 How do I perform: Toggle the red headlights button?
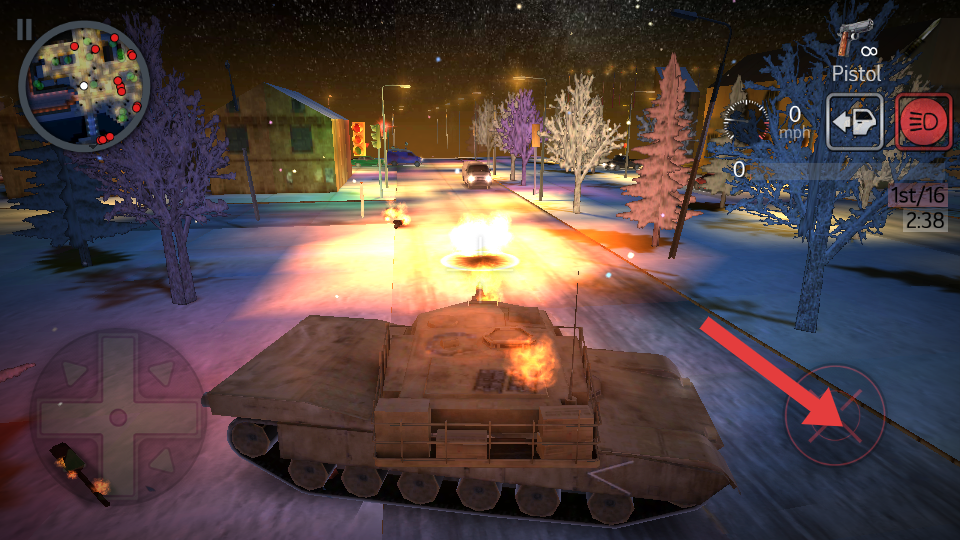(924, 123)
